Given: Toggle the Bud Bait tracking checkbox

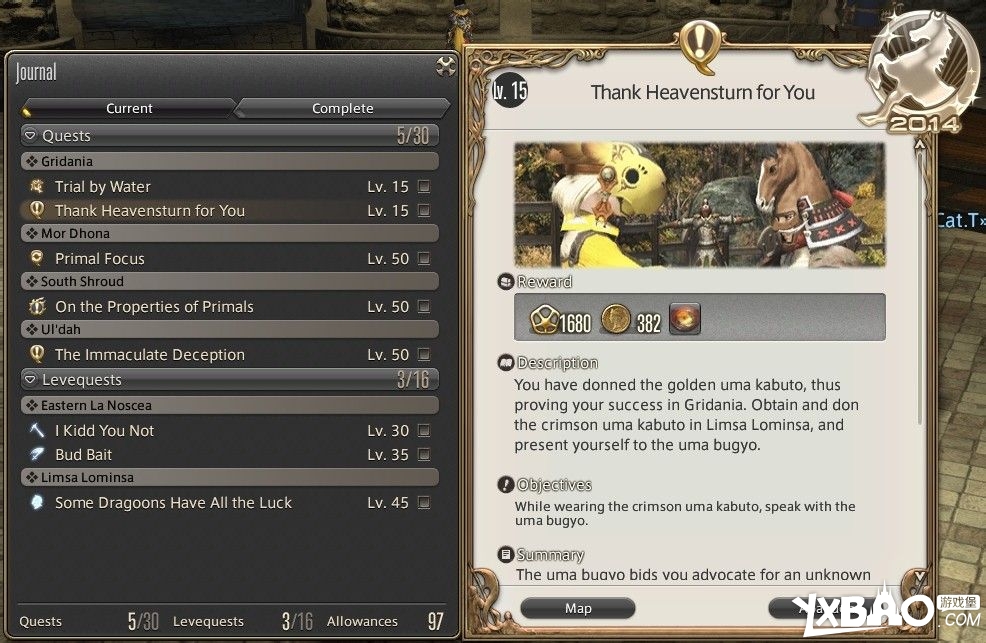Looking at the screenshot, I should (424, 454).
